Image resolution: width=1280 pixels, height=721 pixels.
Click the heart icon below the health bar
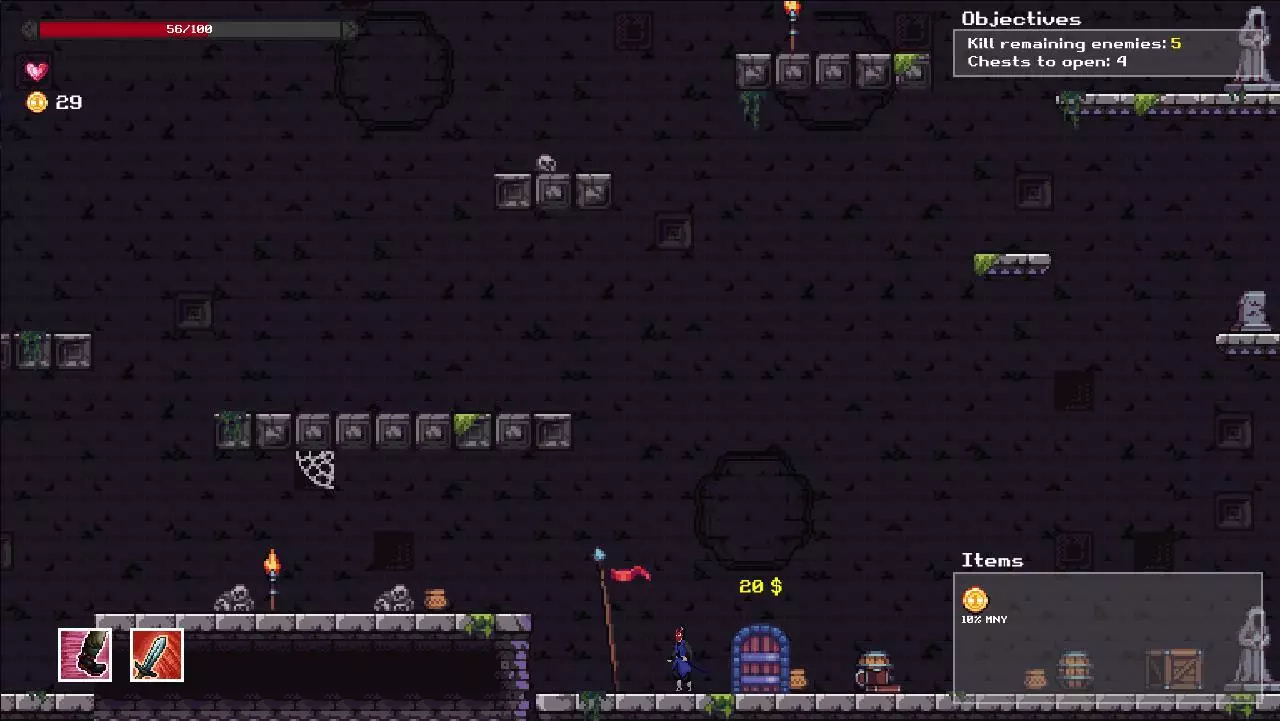(36, 71)
